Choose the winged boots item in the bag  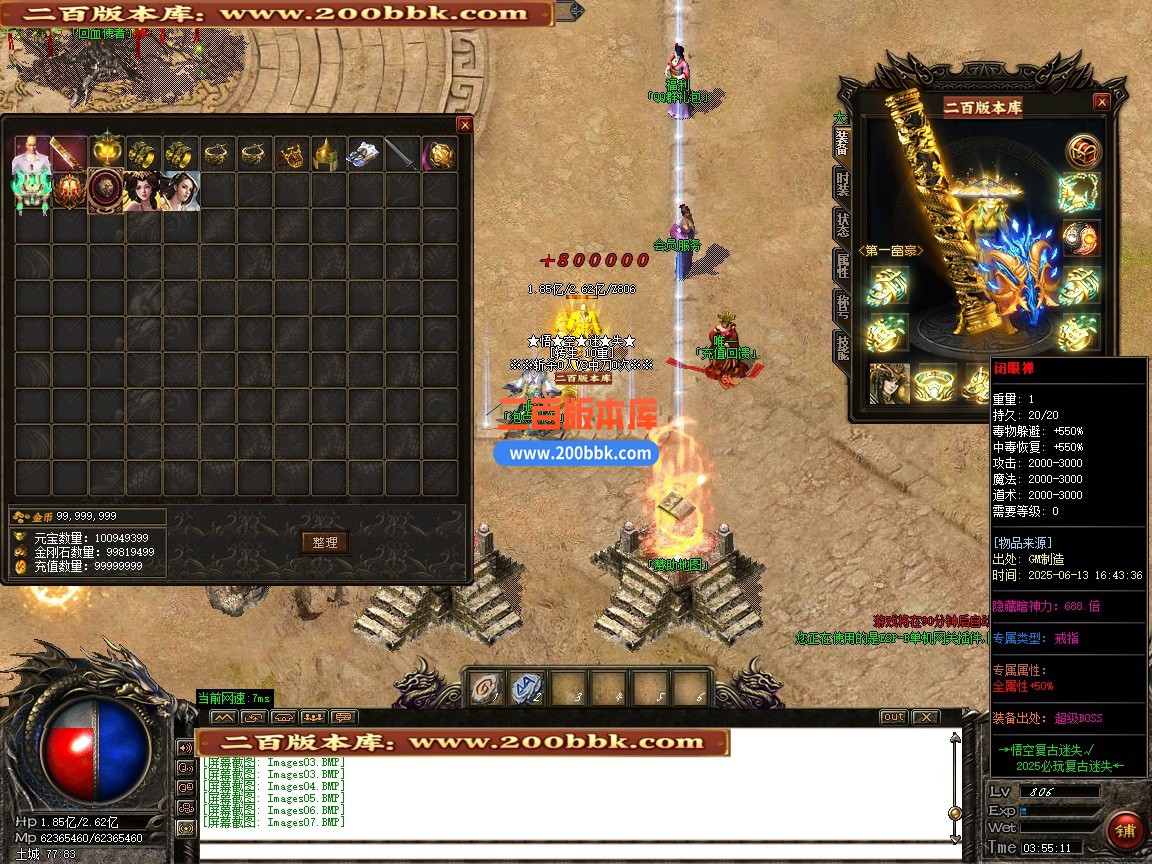coord(365,155)
